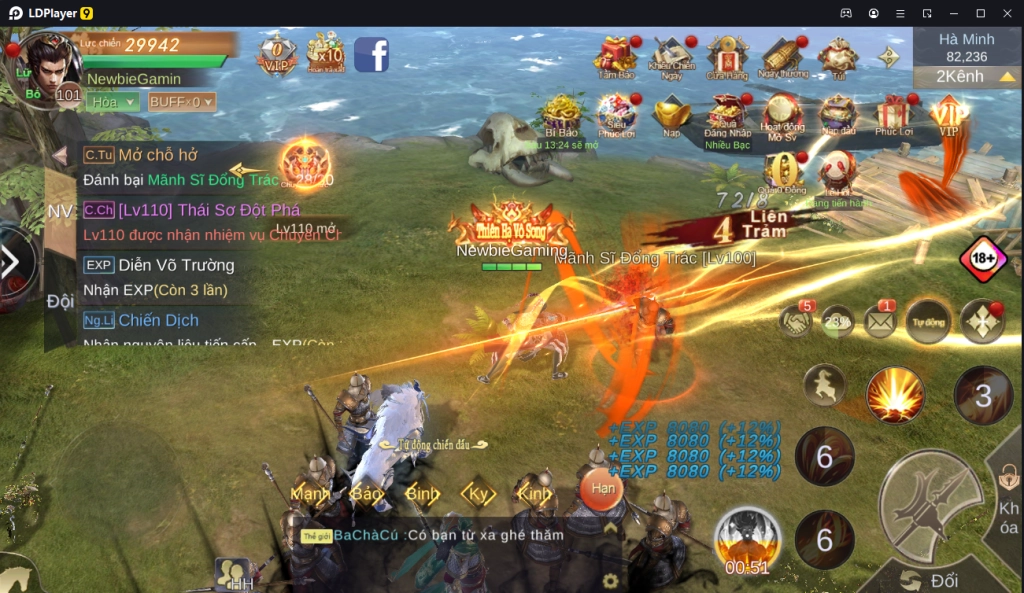
Task: Open the Tầm Bảo treasure icon
Action: pyautogui.click(x=617, y=56)
